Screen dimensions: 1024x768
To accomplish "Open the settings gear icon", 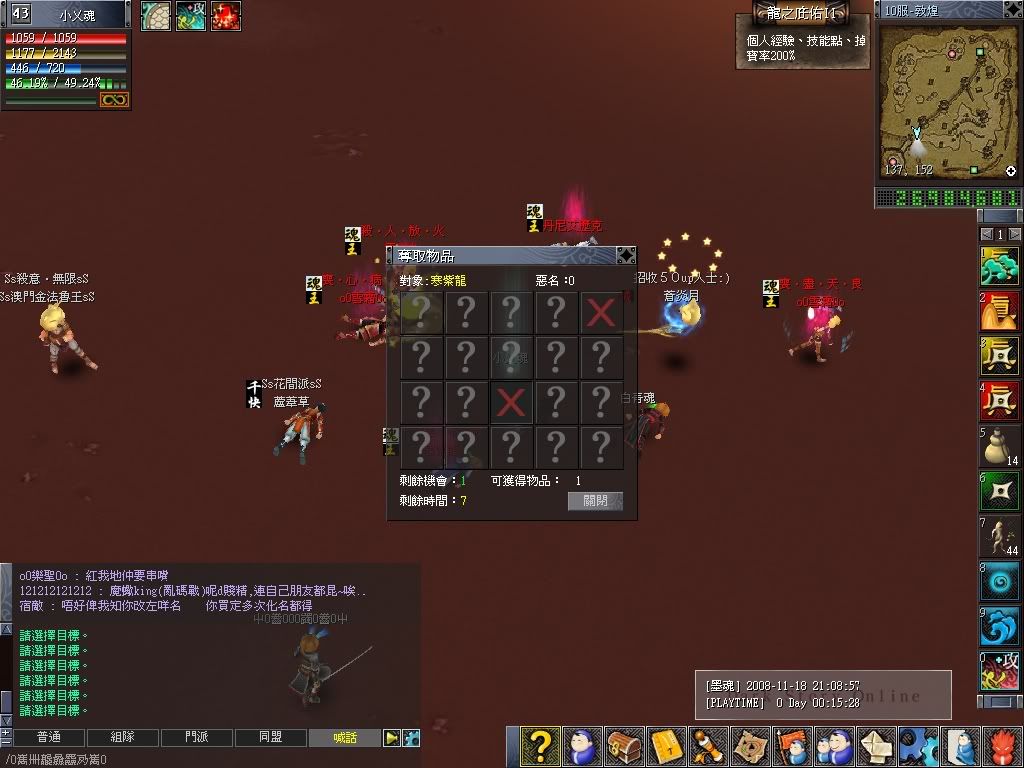I will pyautogui.click(x=917, y=746).
